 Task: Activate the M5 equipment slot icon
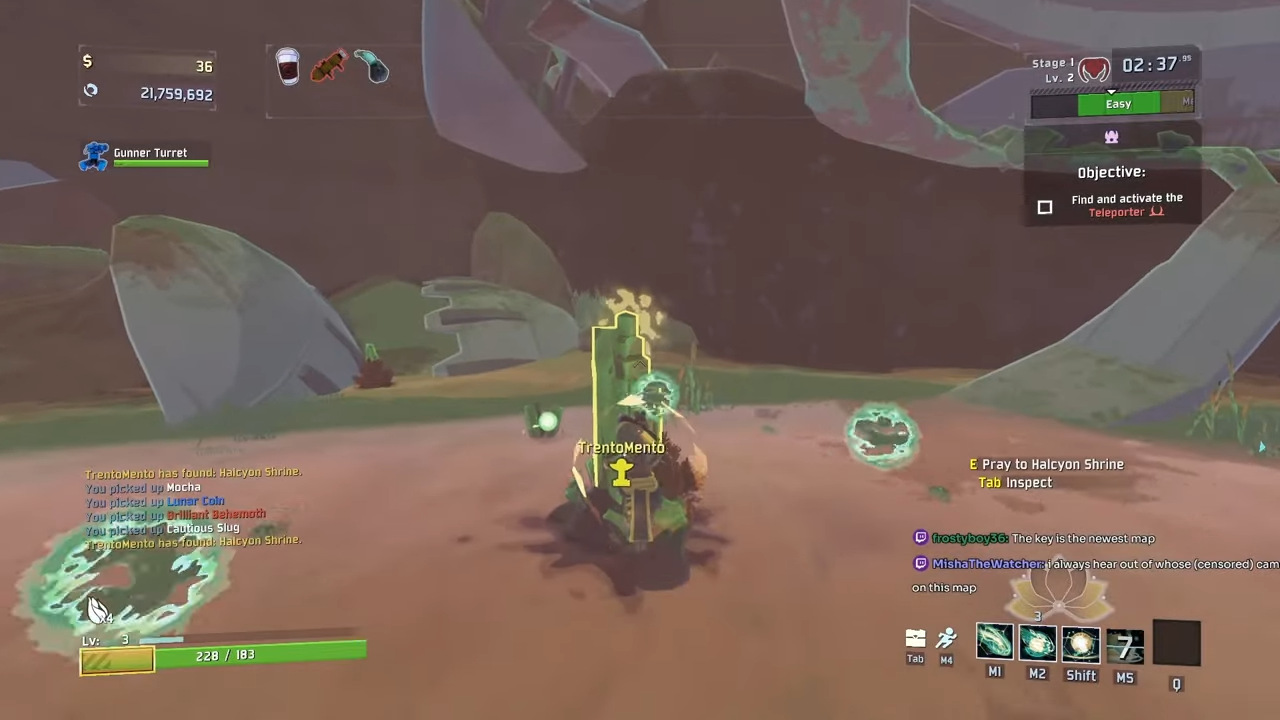coord(1125,645)
